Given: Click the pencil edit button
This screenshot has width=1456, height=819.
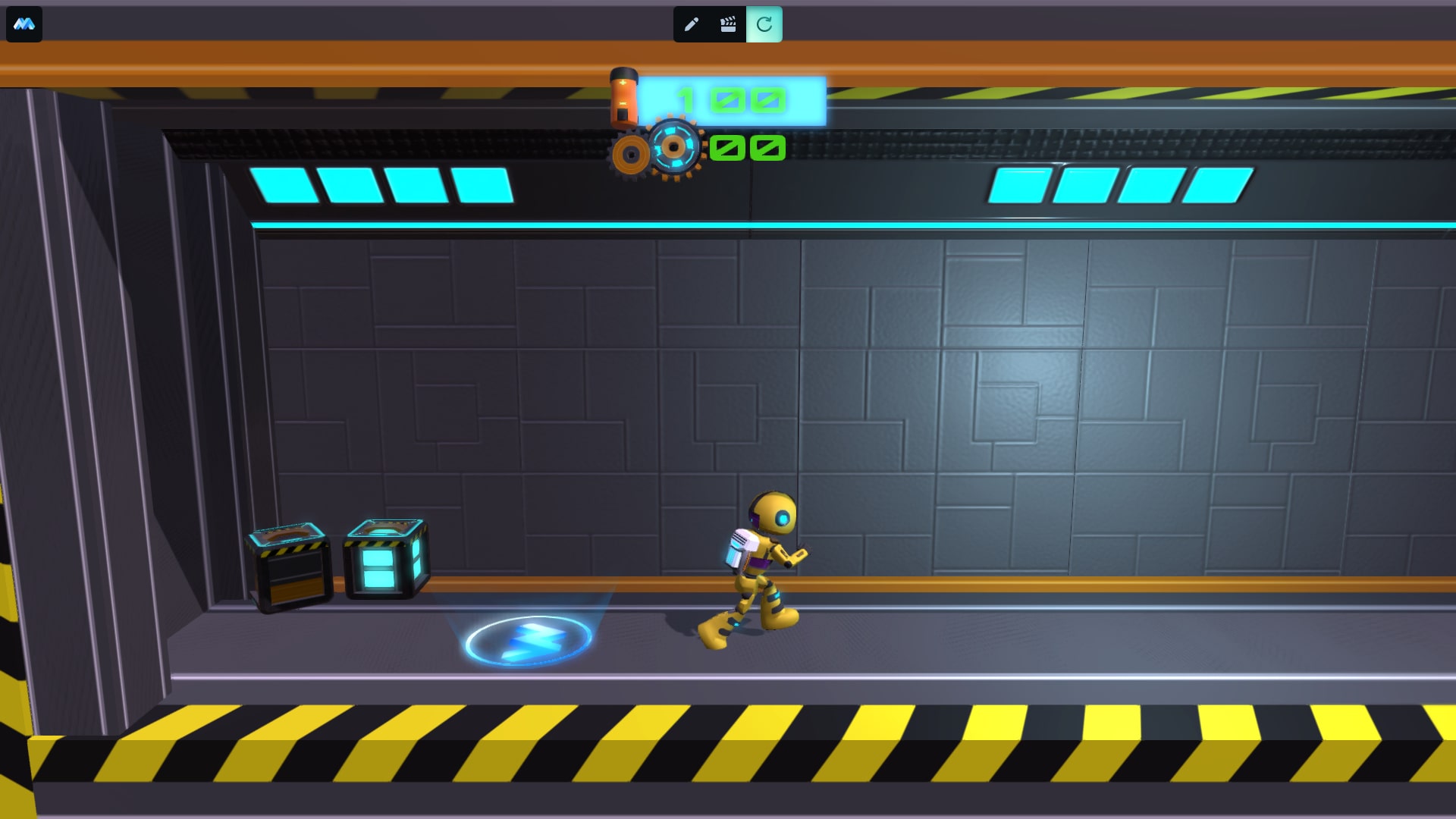Looking at the screenshot, I should coord(691,24).
